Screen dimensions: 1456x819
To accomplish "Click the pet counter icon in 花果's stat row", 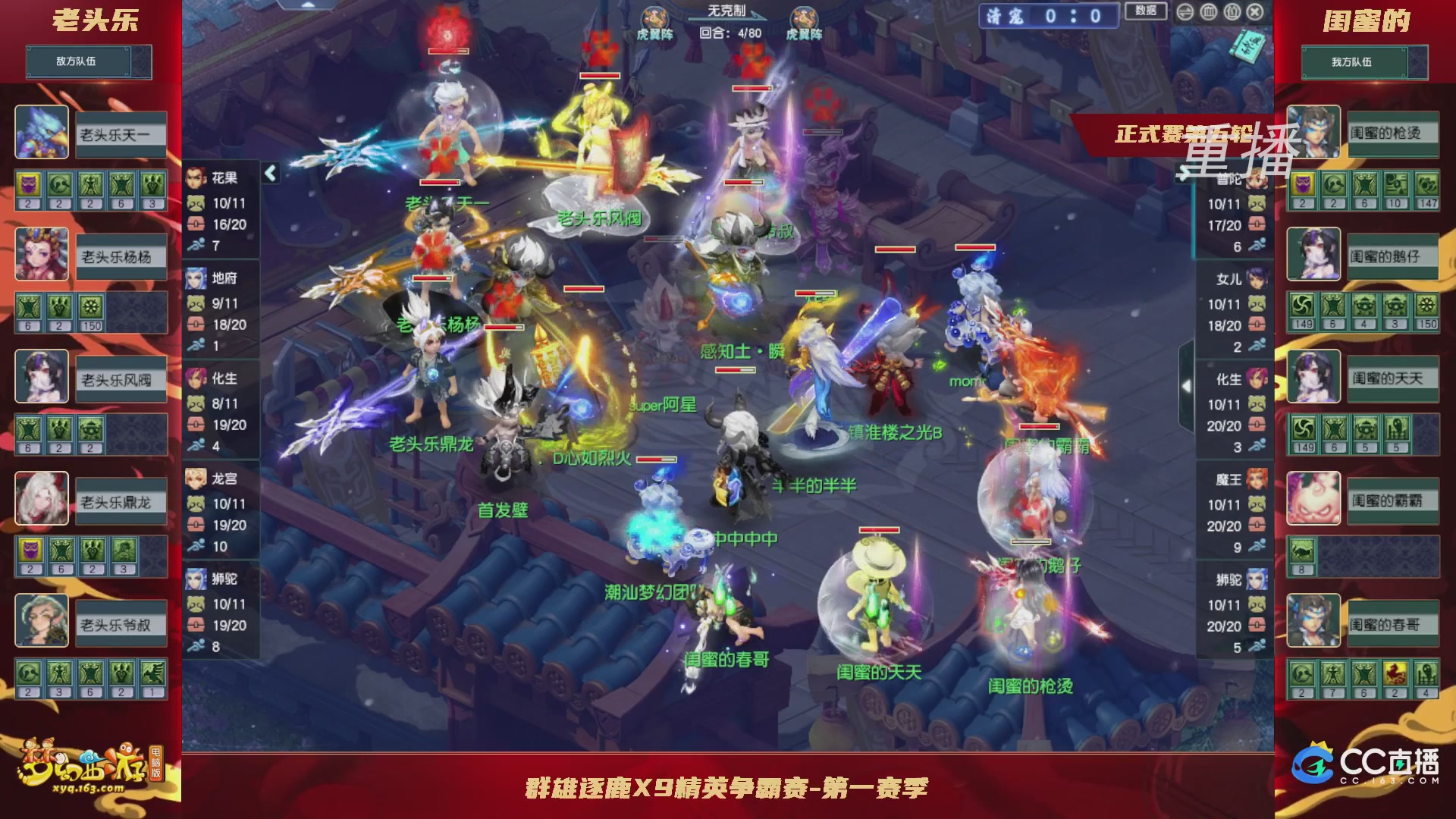I will point(196,203).
